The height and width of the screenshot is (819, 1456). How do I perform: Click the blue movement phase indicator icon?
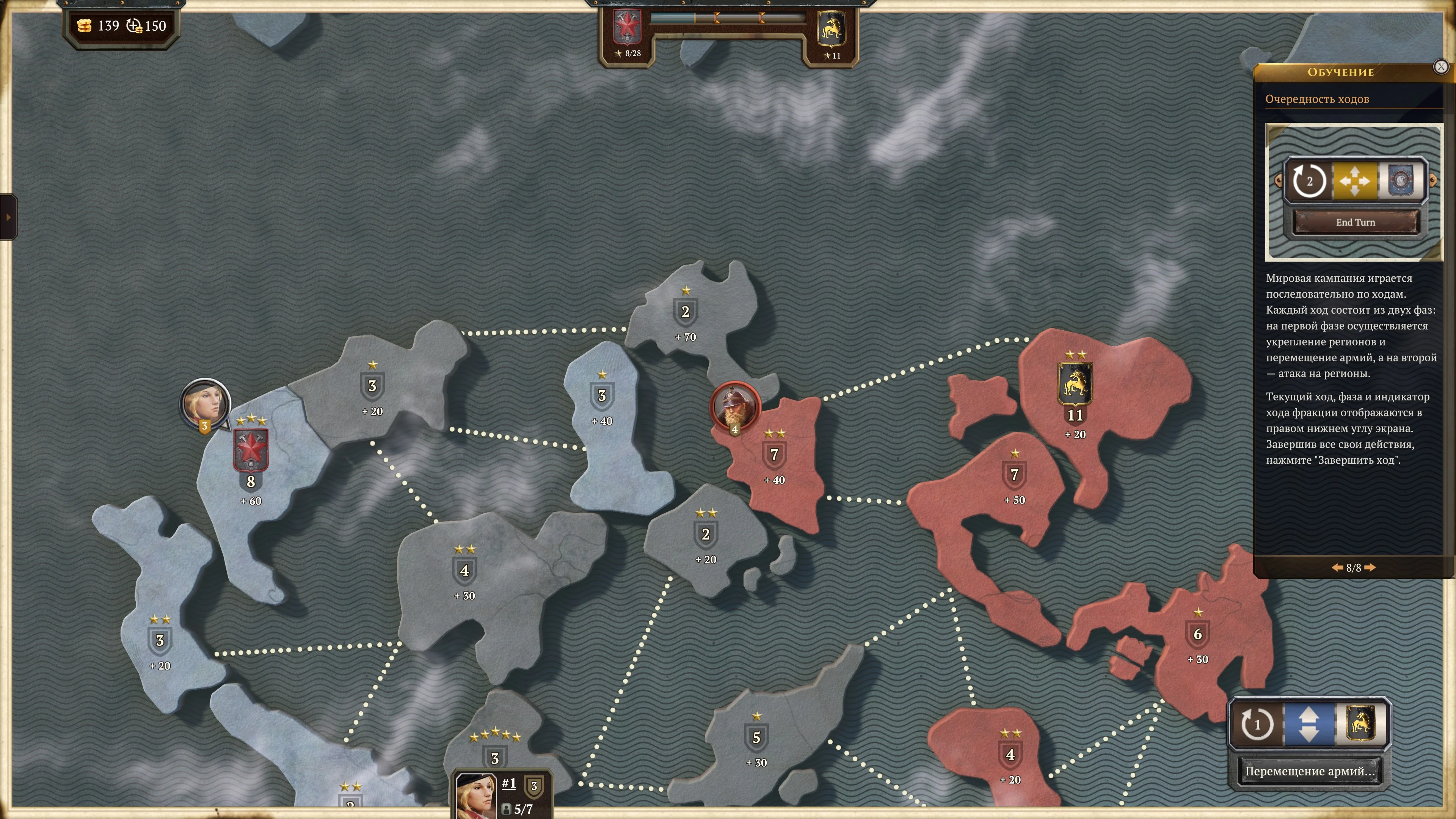tap(1309, 725)
